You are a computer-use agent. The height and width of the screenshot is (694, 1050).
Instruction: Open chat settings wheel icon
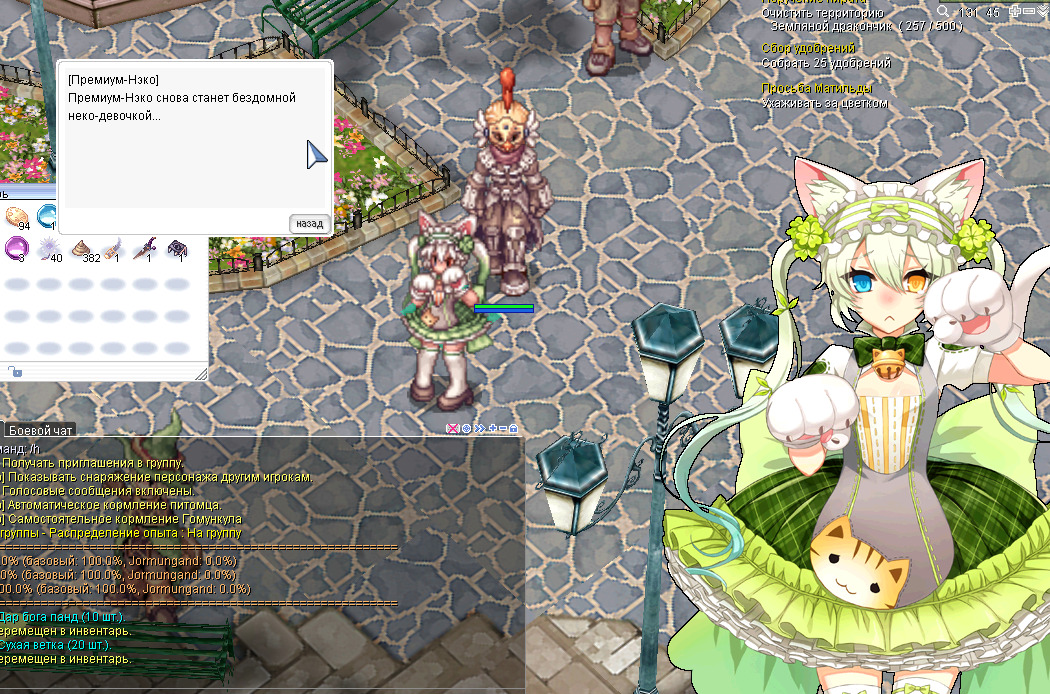(466, 429)
